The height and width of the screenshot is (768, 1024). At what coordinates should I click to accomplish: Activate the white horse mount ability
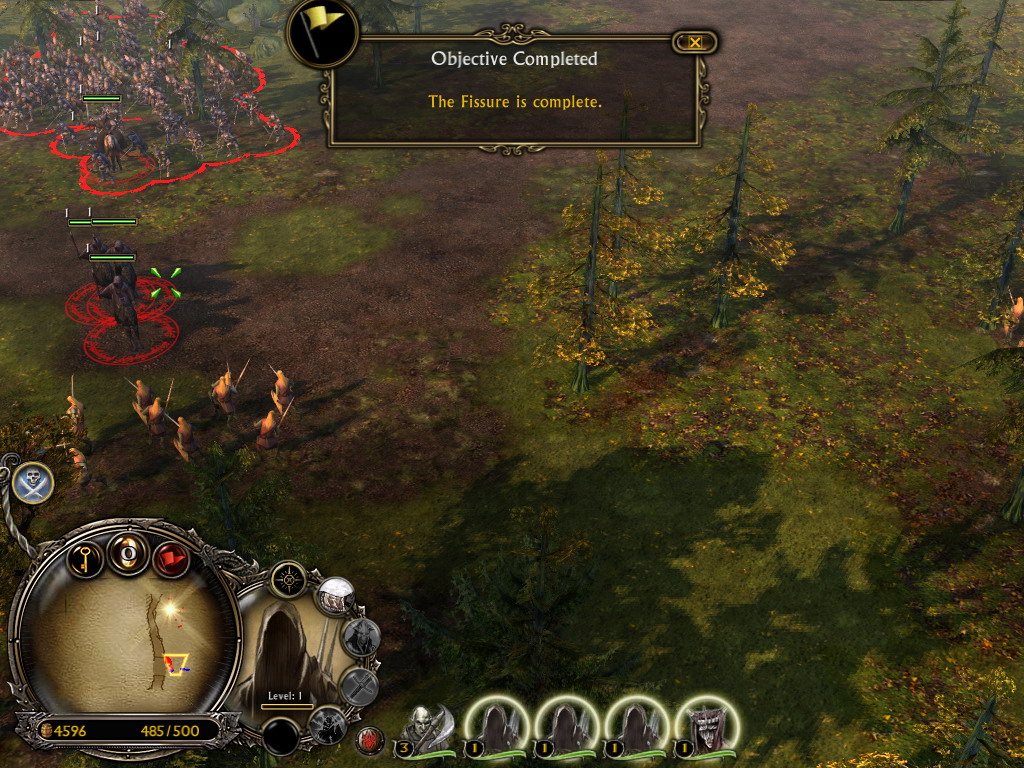click(336, 597)
